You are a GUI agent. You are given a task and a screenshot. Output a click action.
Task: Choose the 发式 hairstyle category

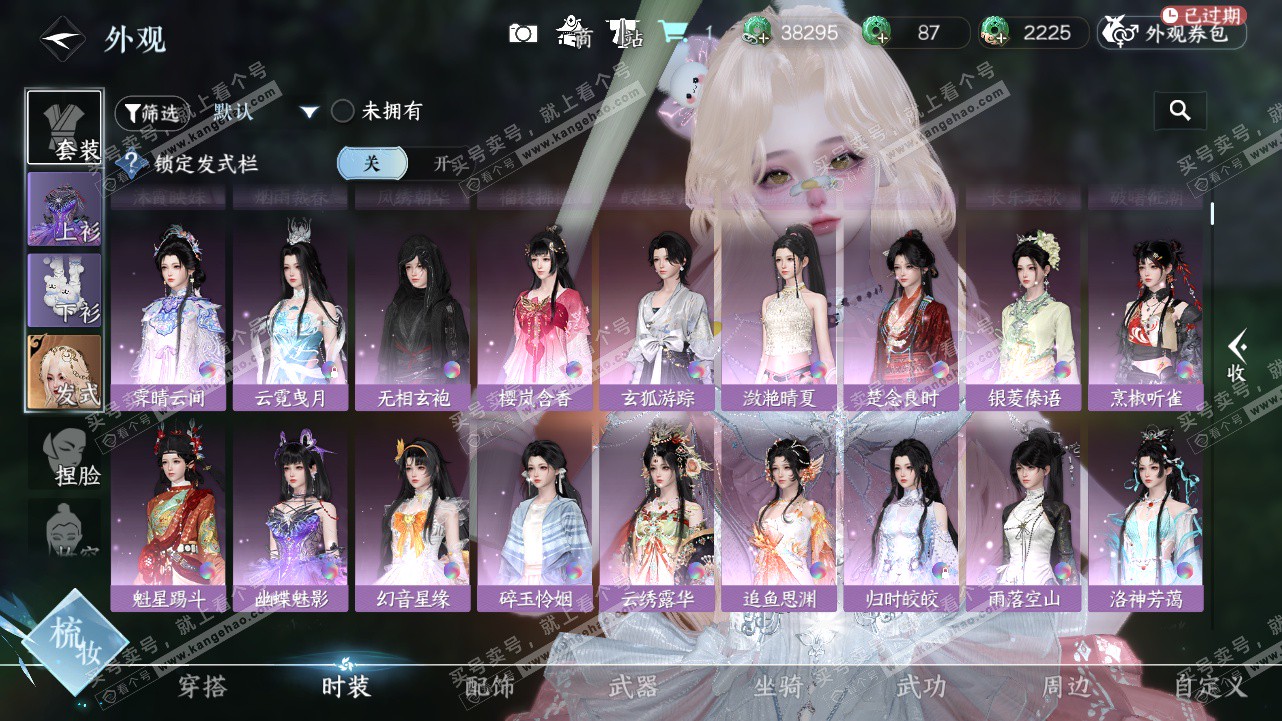point(65,372)
